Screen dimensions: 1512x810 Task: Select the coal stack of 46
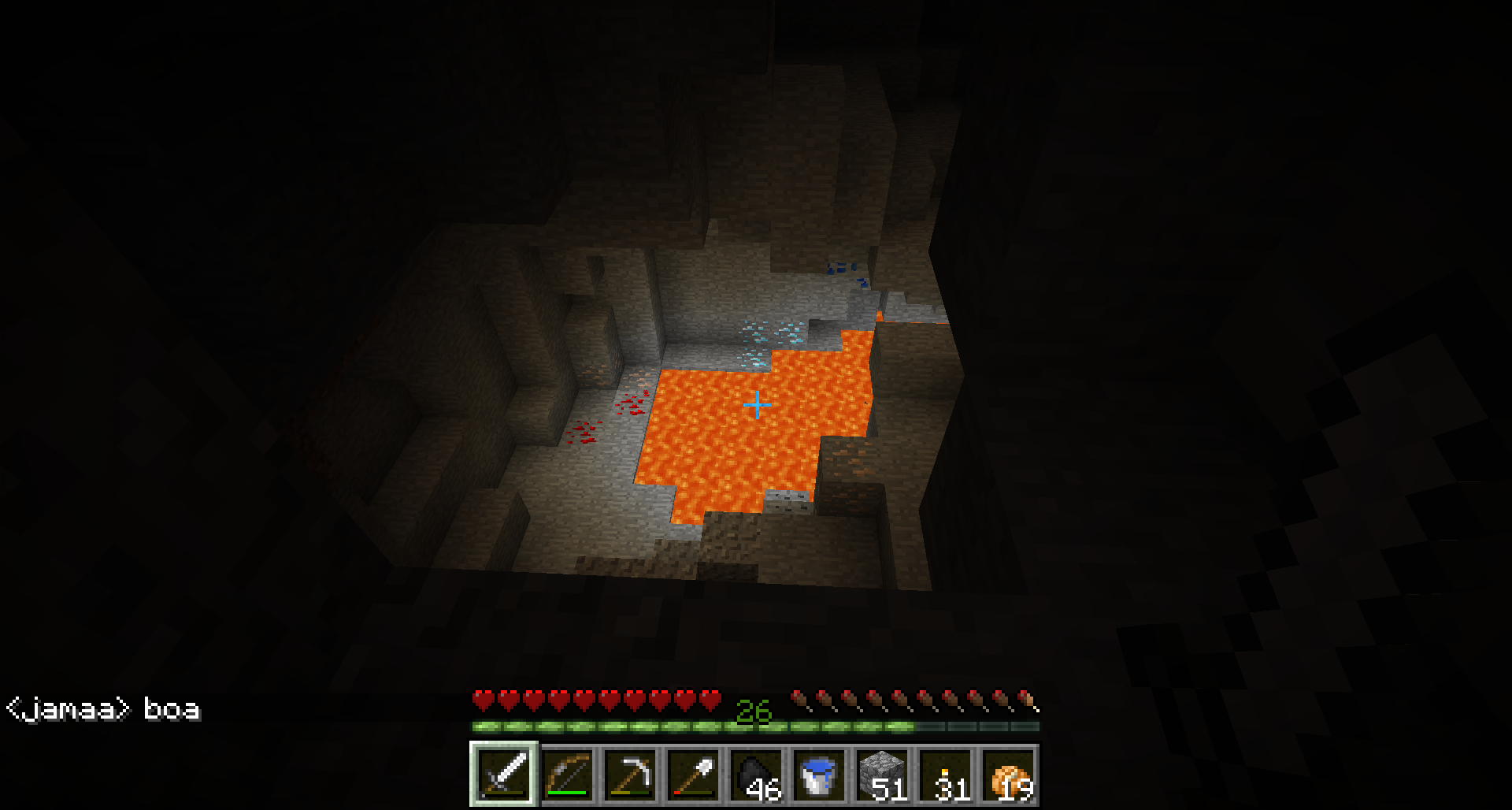click(x=756, y=775)
